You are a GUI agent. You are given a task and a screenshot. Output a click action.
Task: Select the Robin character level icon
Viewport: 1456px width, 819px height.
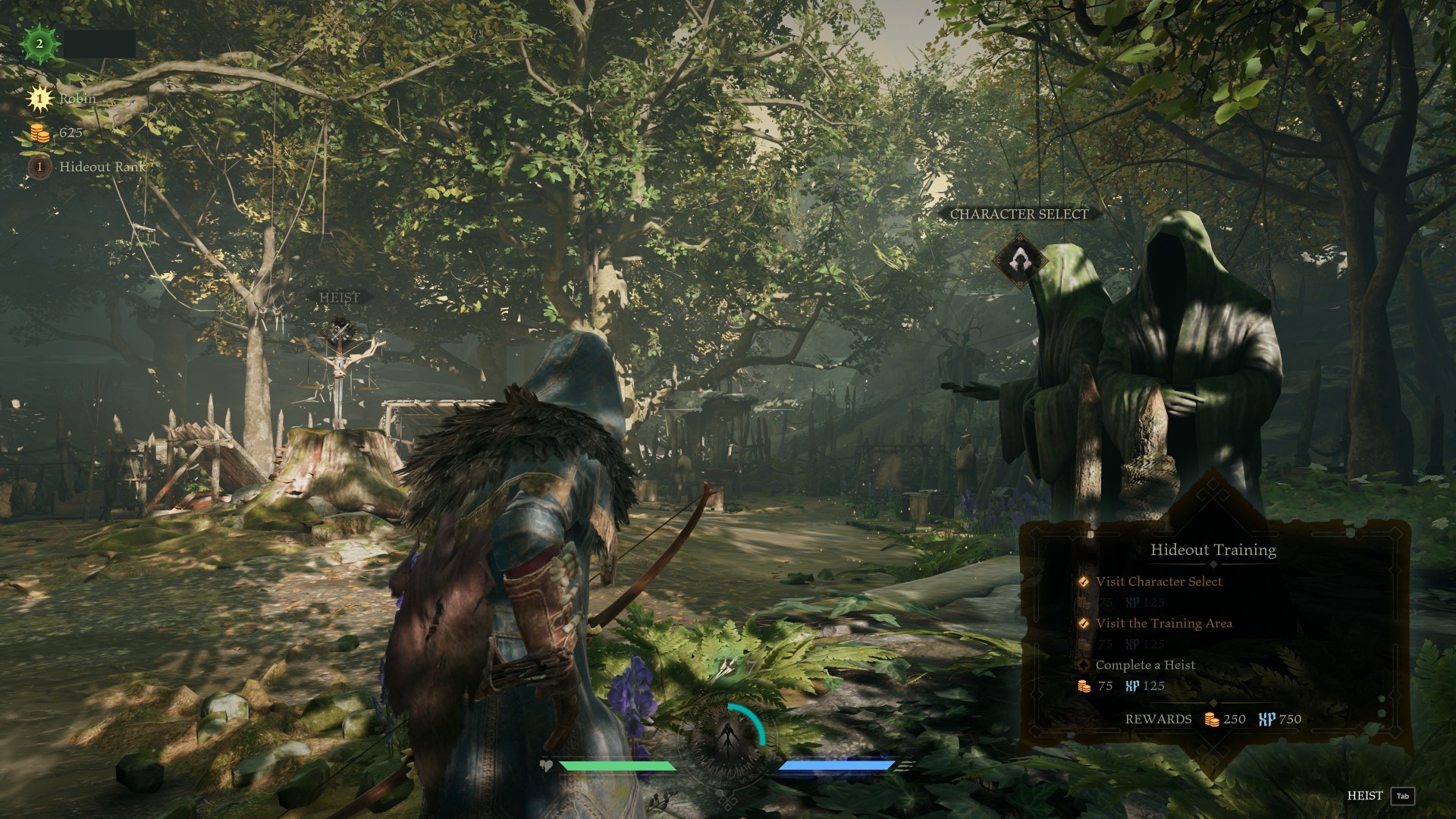[39, 99]
